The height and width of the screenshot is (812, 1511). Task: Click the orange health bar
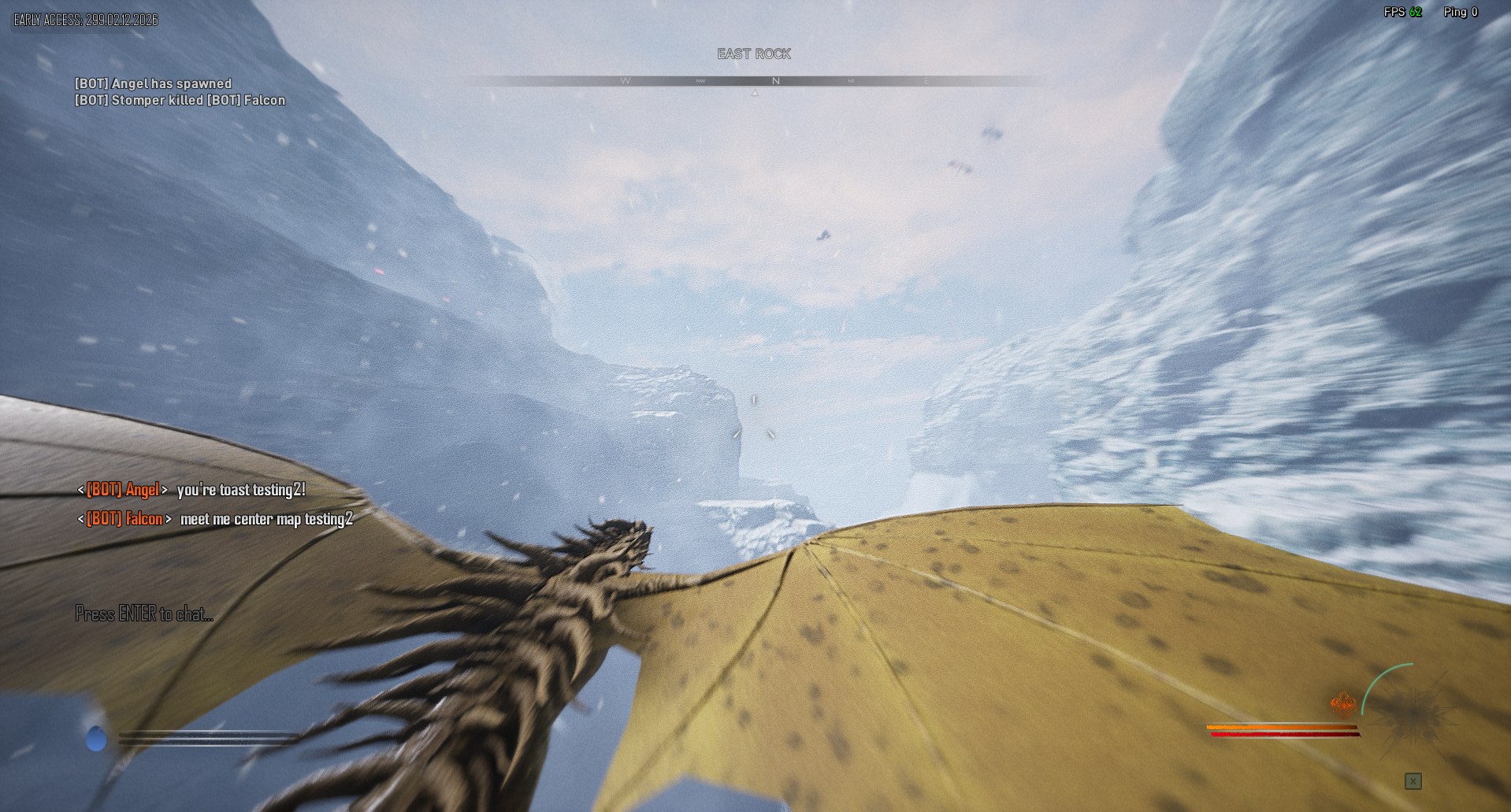tap(1282, 726)
